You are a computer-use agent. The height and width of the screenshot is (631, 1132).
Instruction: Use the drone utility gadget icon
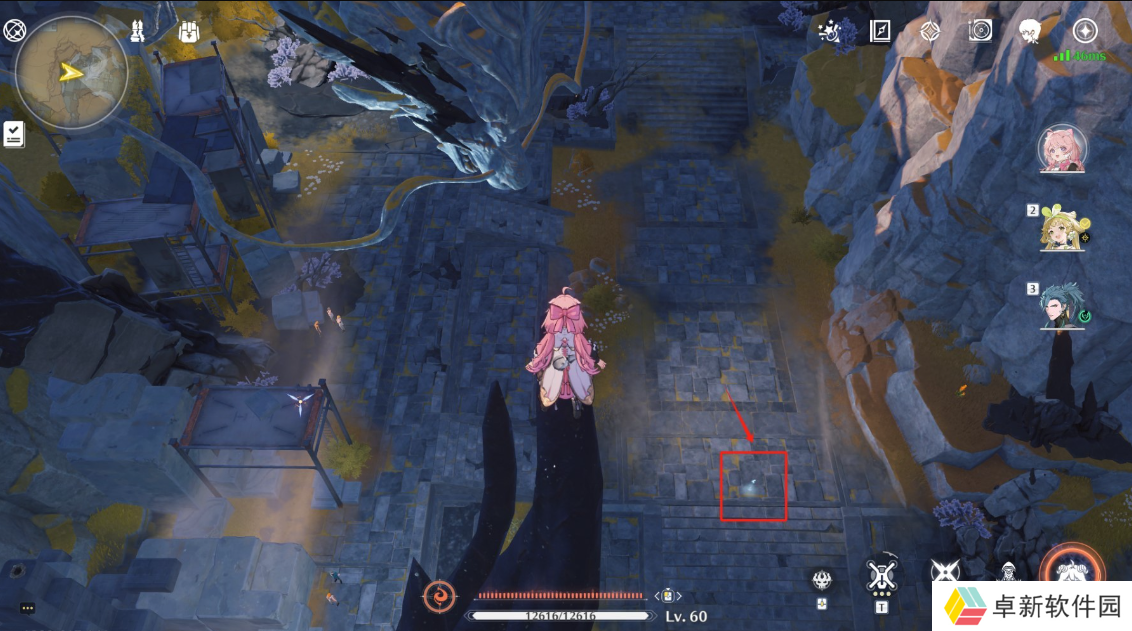coord(881,576)
